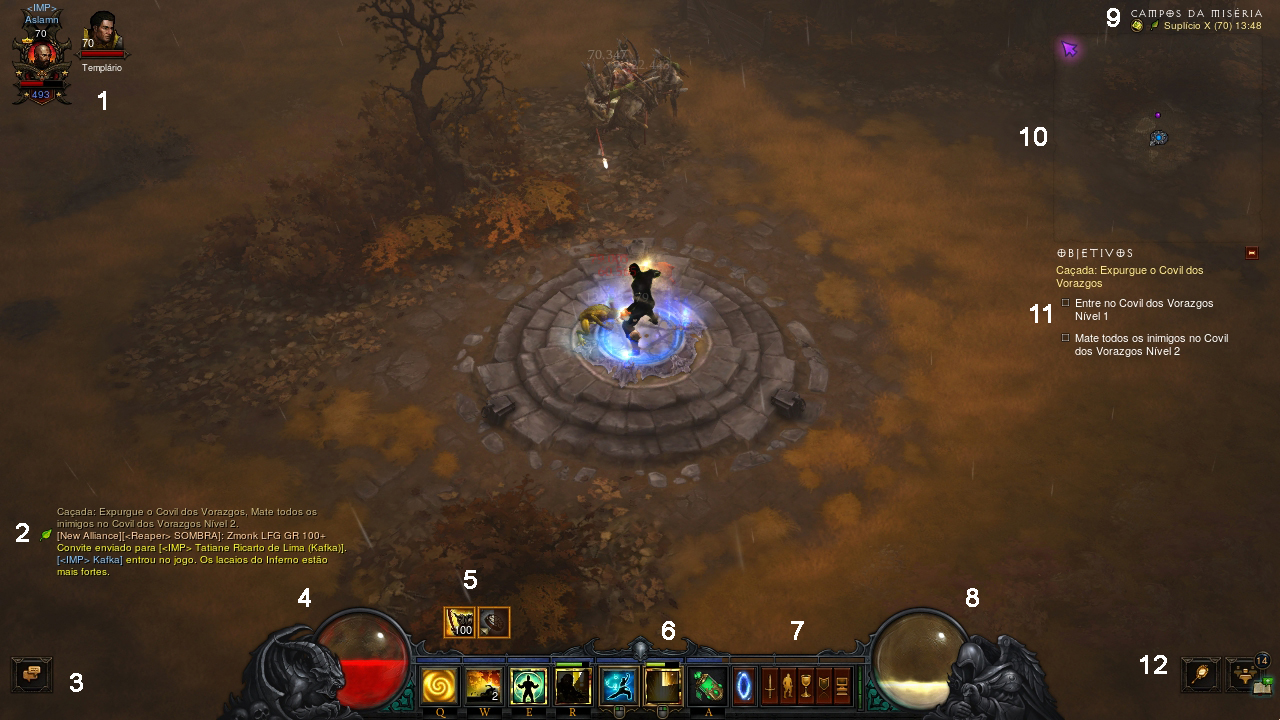Screen dimensions: 1280x720
Task: Collapse the Objetivos tracker panel
Action: 1251,253
